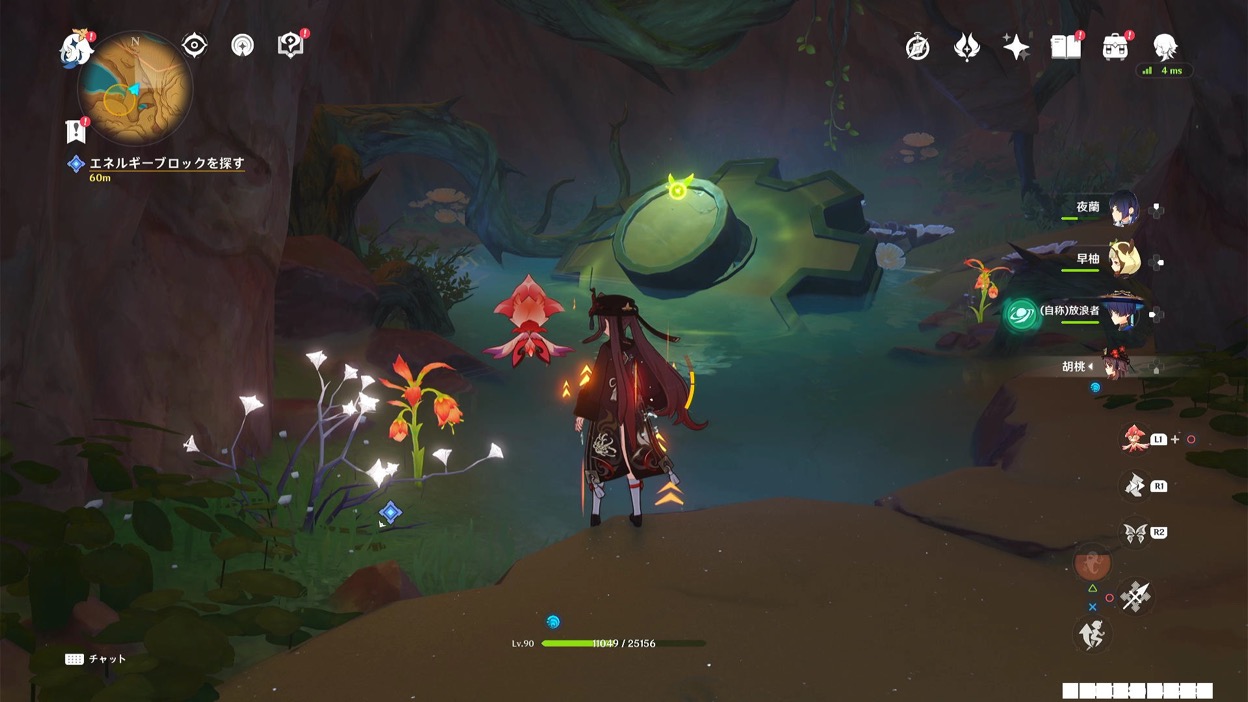Switch to party member (自称)放浪者
1248x702 pixels.
pos(1121,312)
